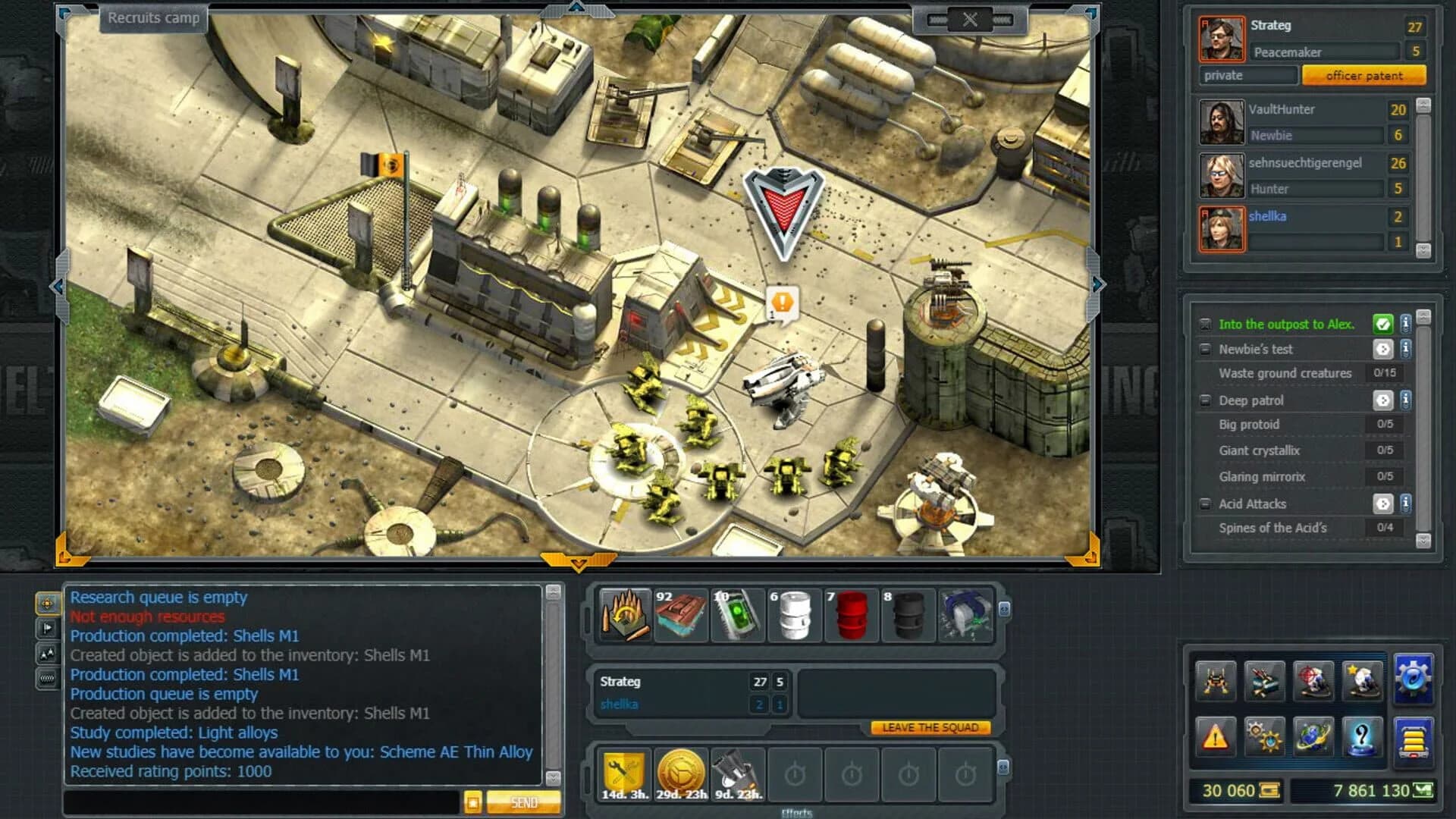
Task: Select the green battery inventory item
Action: click(x=736, y=614)
